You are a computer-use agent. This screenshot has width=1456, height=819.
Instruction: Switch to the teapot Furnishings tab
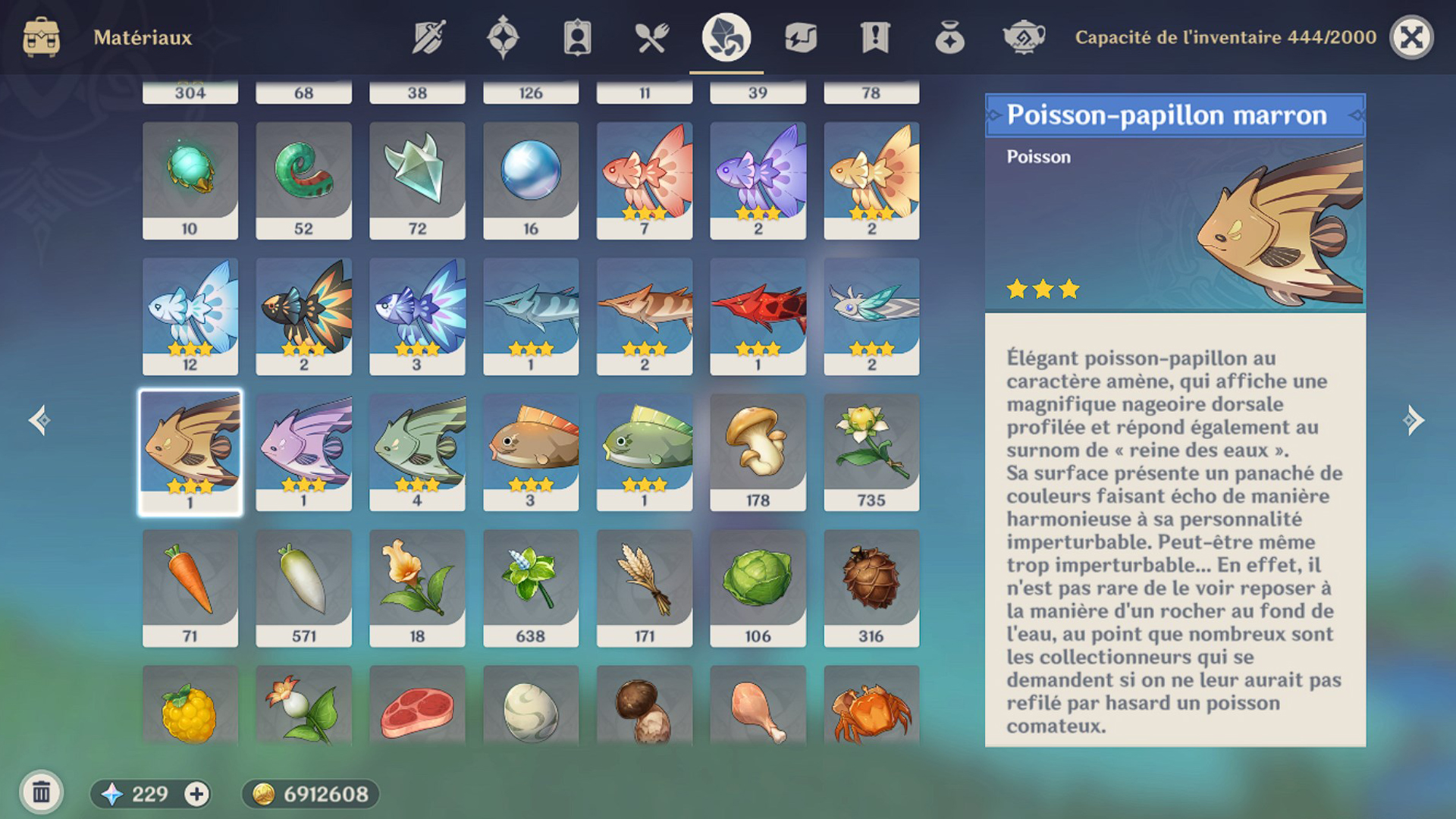point(1023,37)
